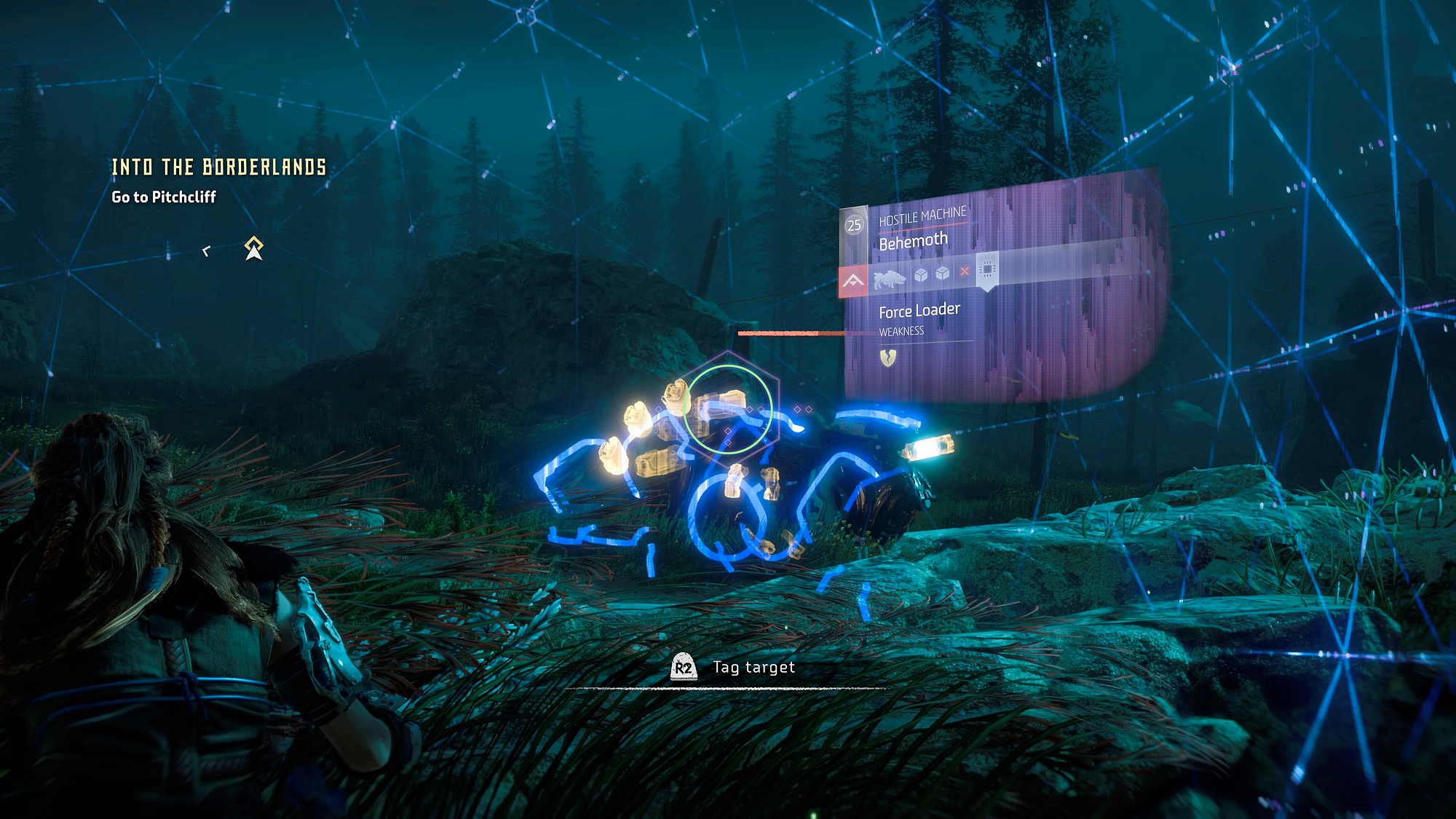Viewport: 1456px width, 819px height.
Task: Open the Into the Borderlands quest tracker
Action: point(218,167)
